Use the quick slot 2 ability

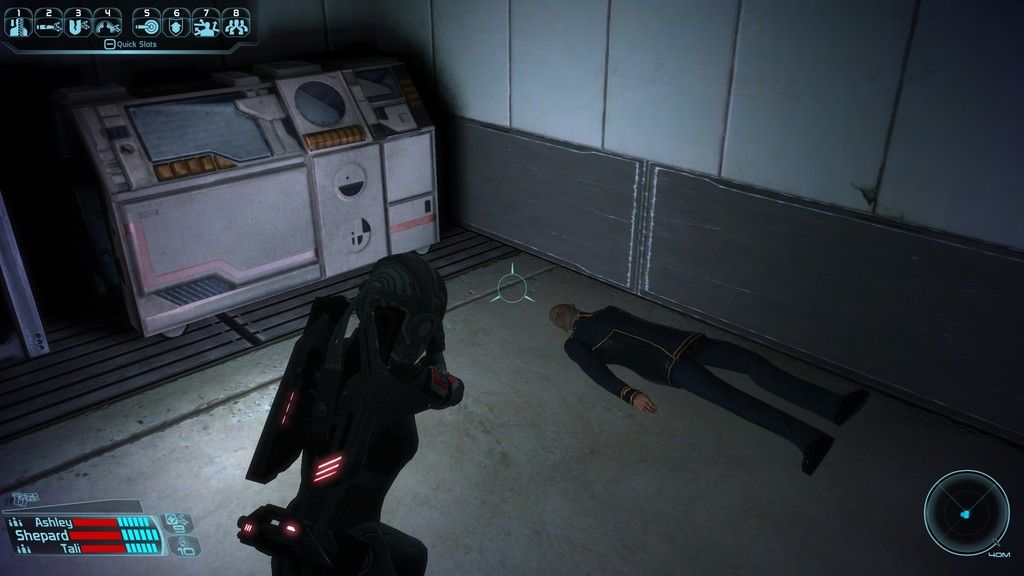tap(47, 23)
